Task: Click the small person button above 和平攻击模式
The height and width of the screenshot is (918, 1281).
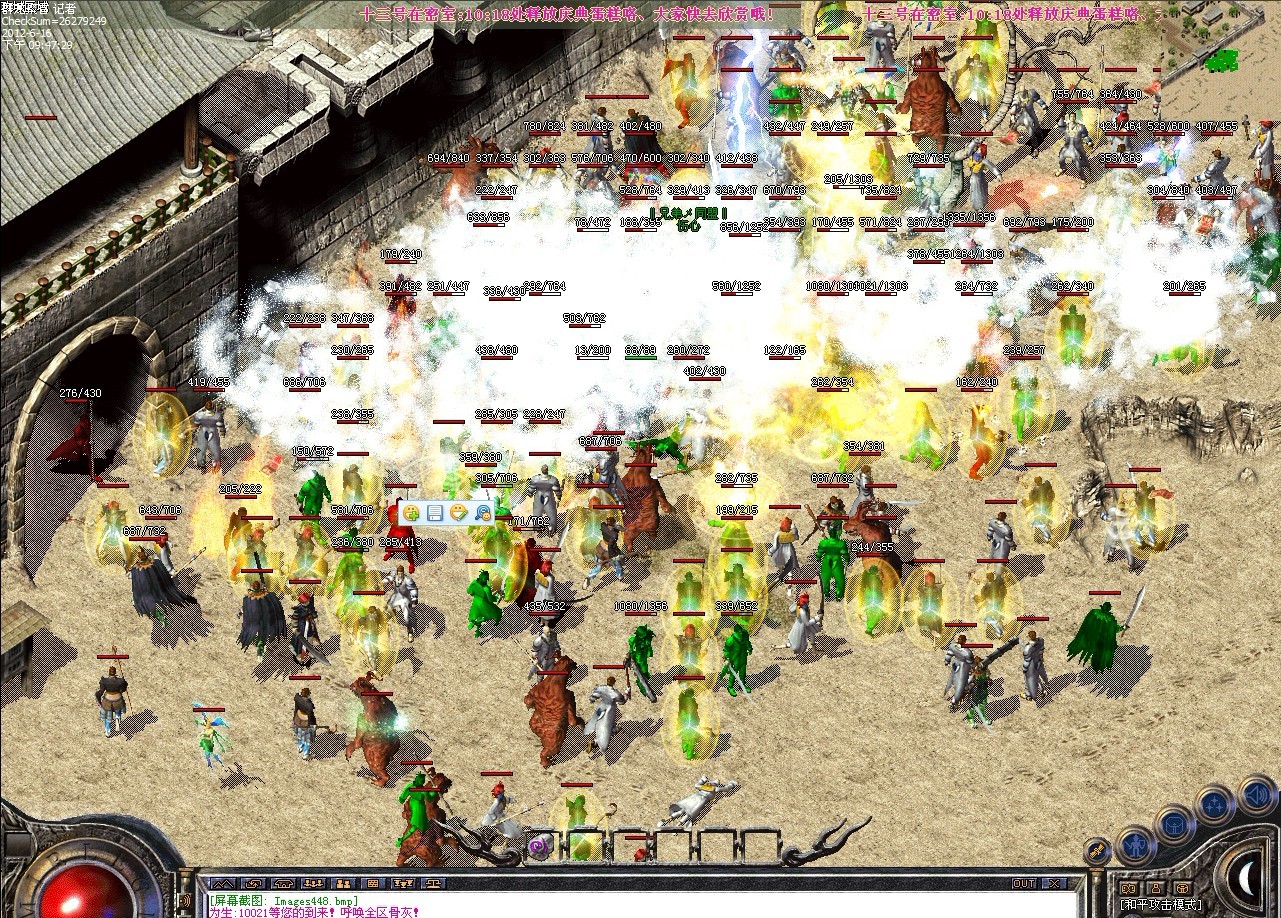Action: point(1156,888)
